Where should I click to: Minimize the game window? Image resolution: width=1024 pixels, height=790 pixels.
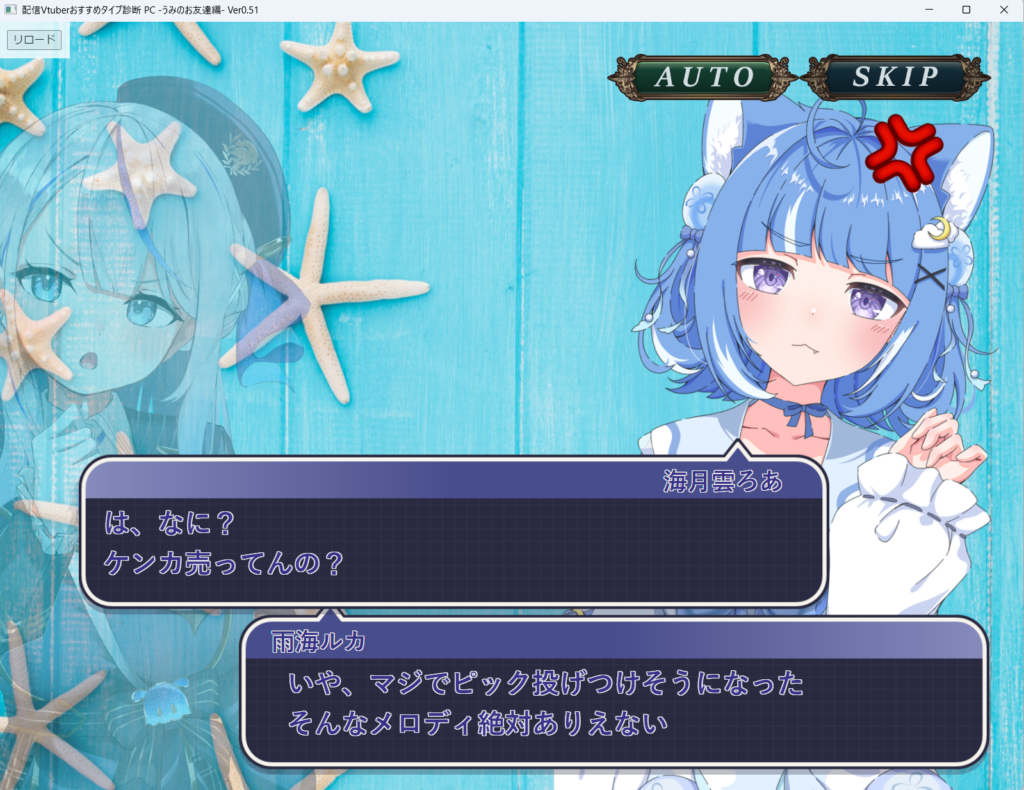[x=930, y=9]
